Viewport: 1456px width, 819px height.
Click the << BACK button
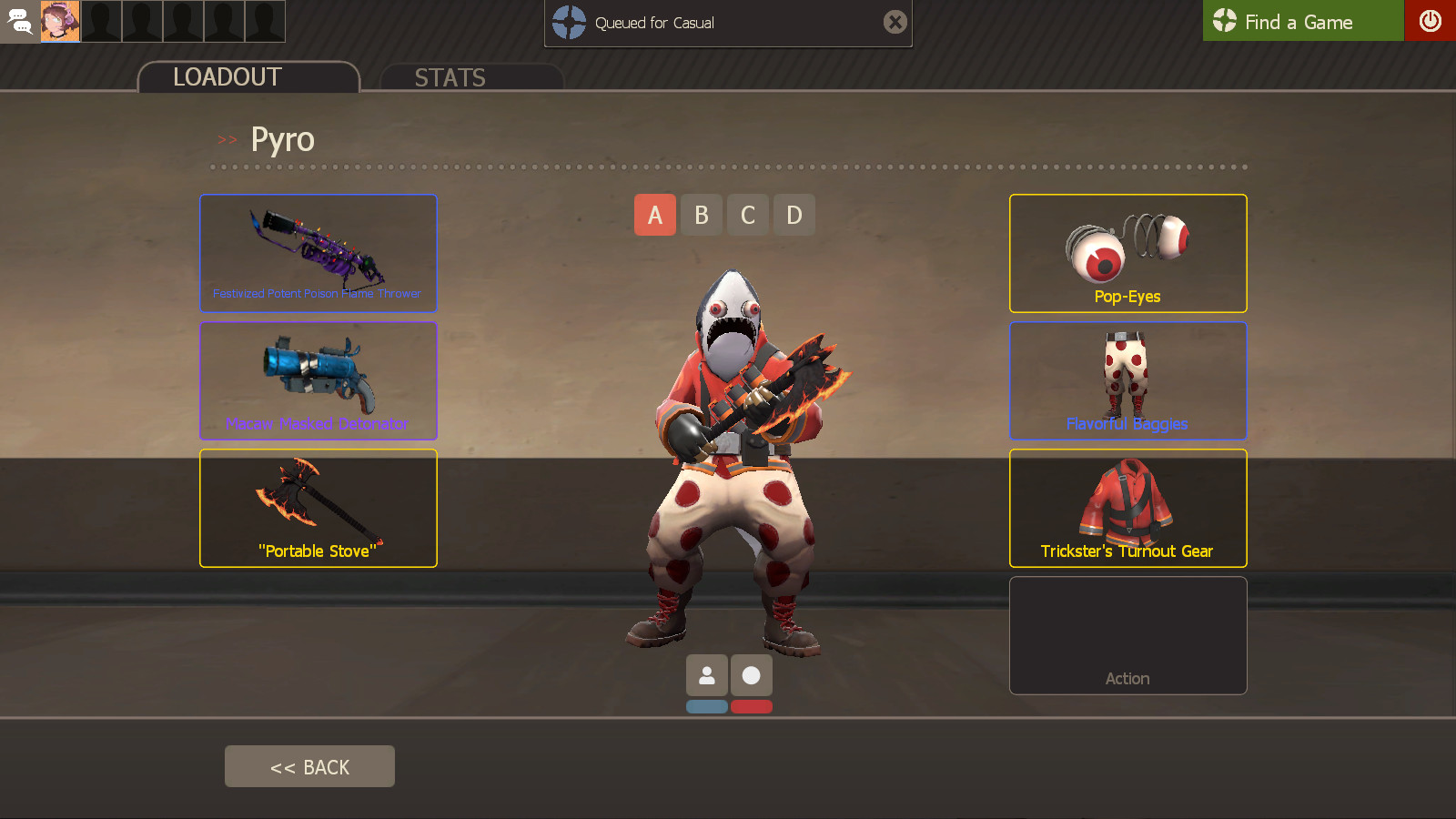tap(308, 765)
